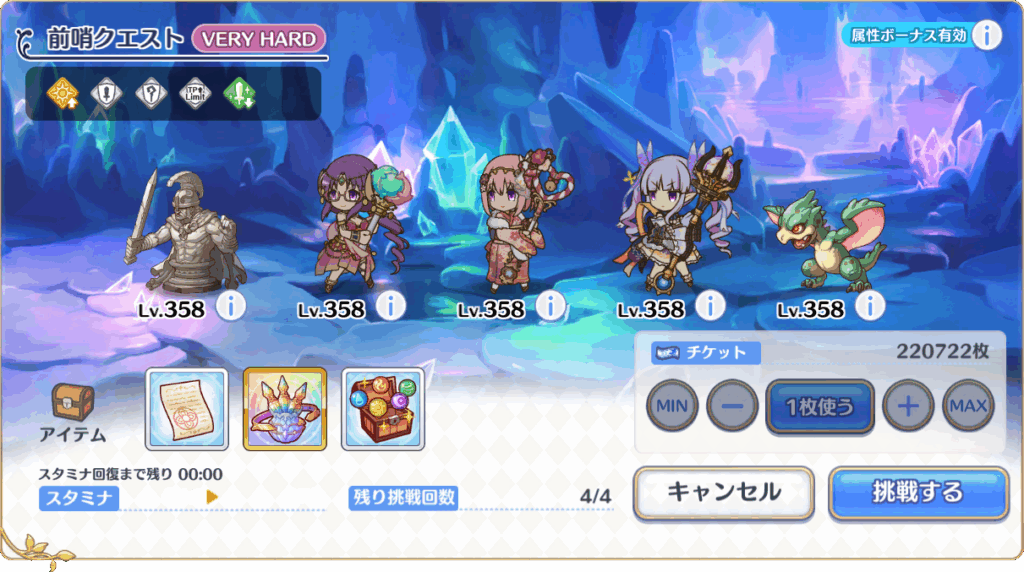The height and width of the screenshot is (572, 1024).
Task: Open the attribute bonus info icon
Action: coord(987,35)
